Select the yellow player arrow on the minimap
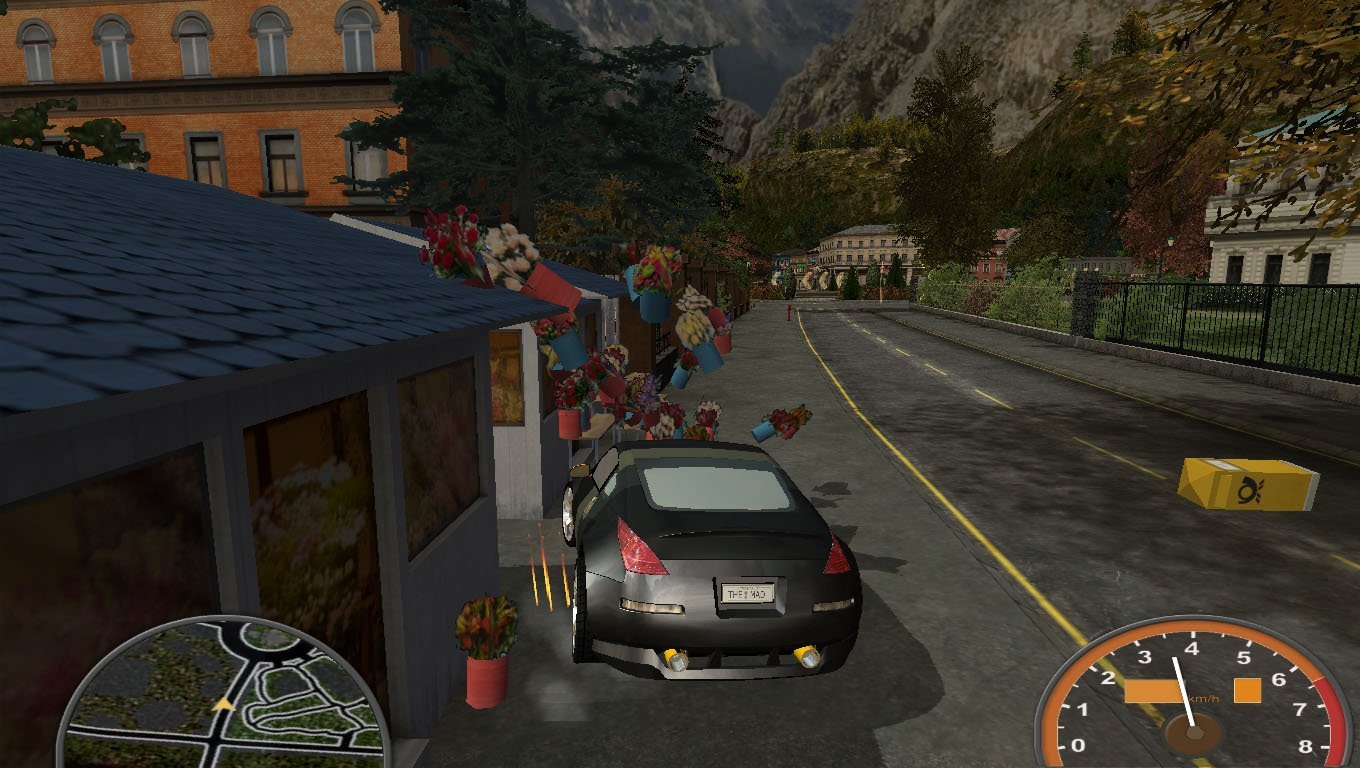This screenshot has height=768, width=1360. click(222, 706)
